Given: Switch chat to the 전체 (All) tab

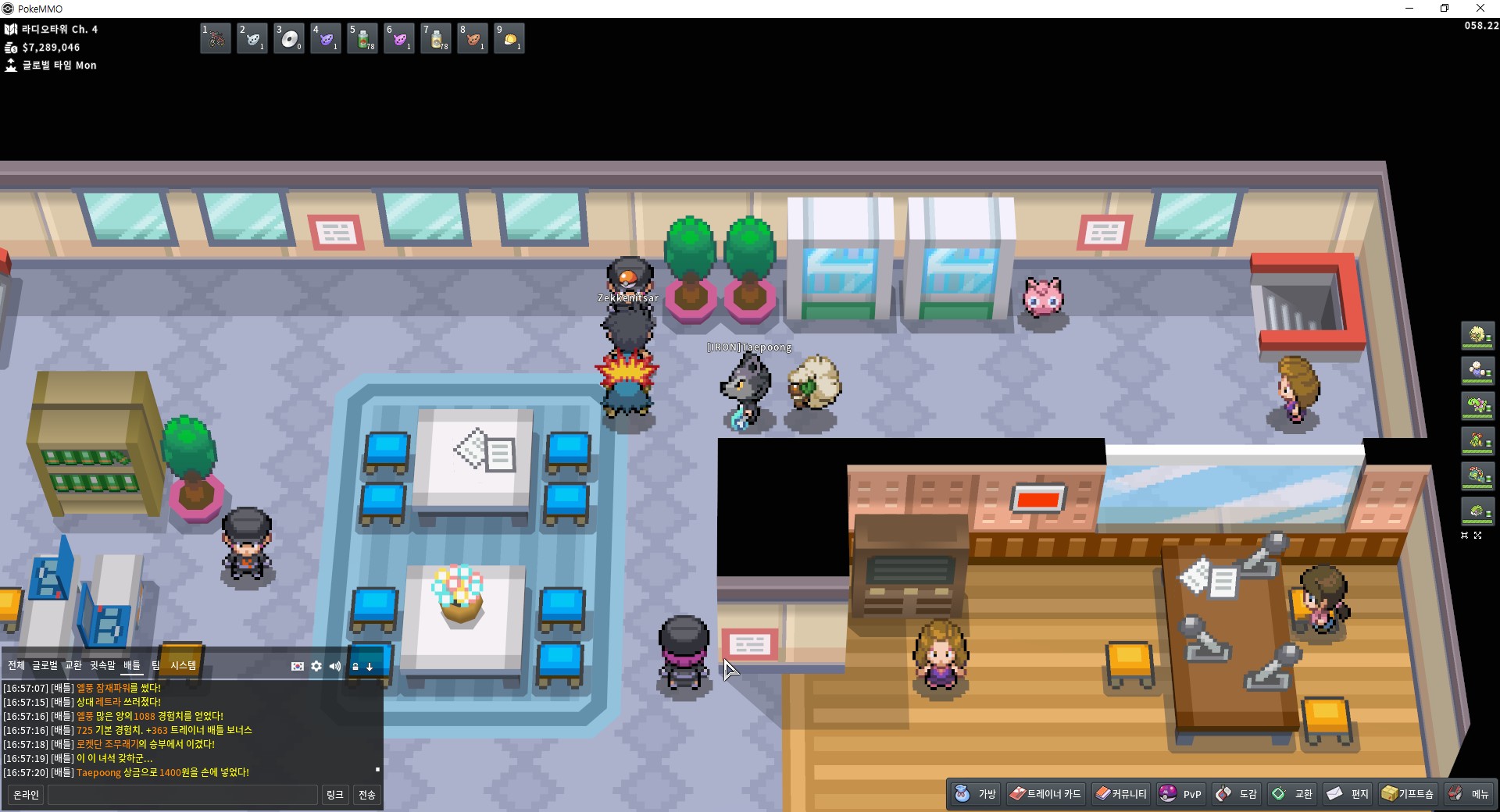Looking at the screenshot, I should point(16,665).
